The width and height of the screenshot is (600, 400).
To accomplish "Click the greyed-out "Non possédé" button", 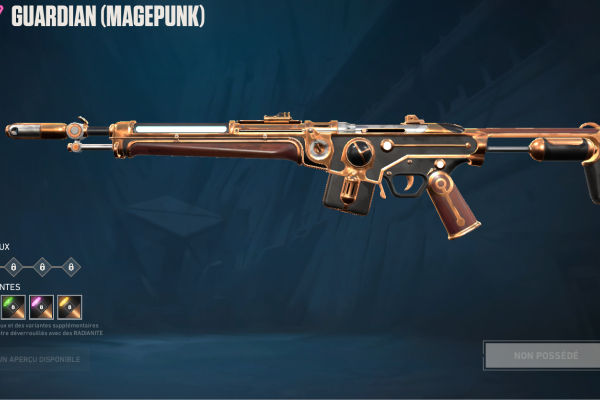I will 545,356.
